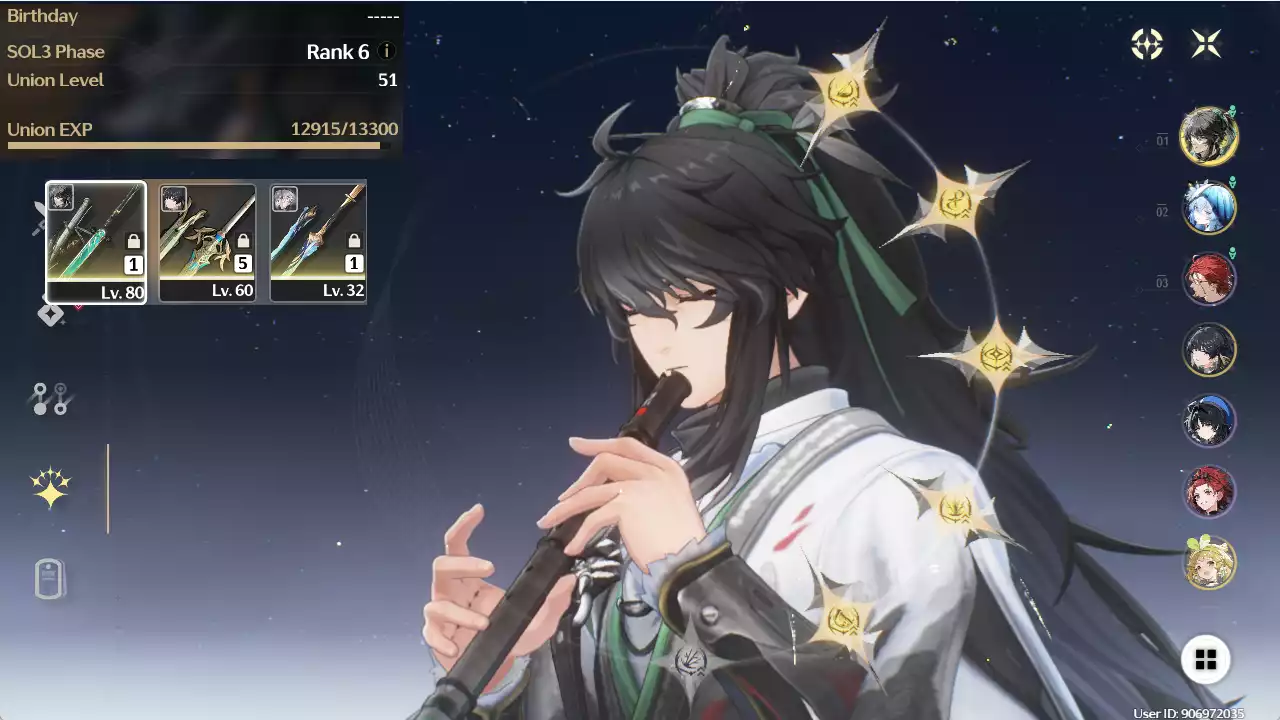Image resolution: width=1280 pixels, height=720 pixels.
Task: Open the dog tag profile tab
Action: [50, 579]
